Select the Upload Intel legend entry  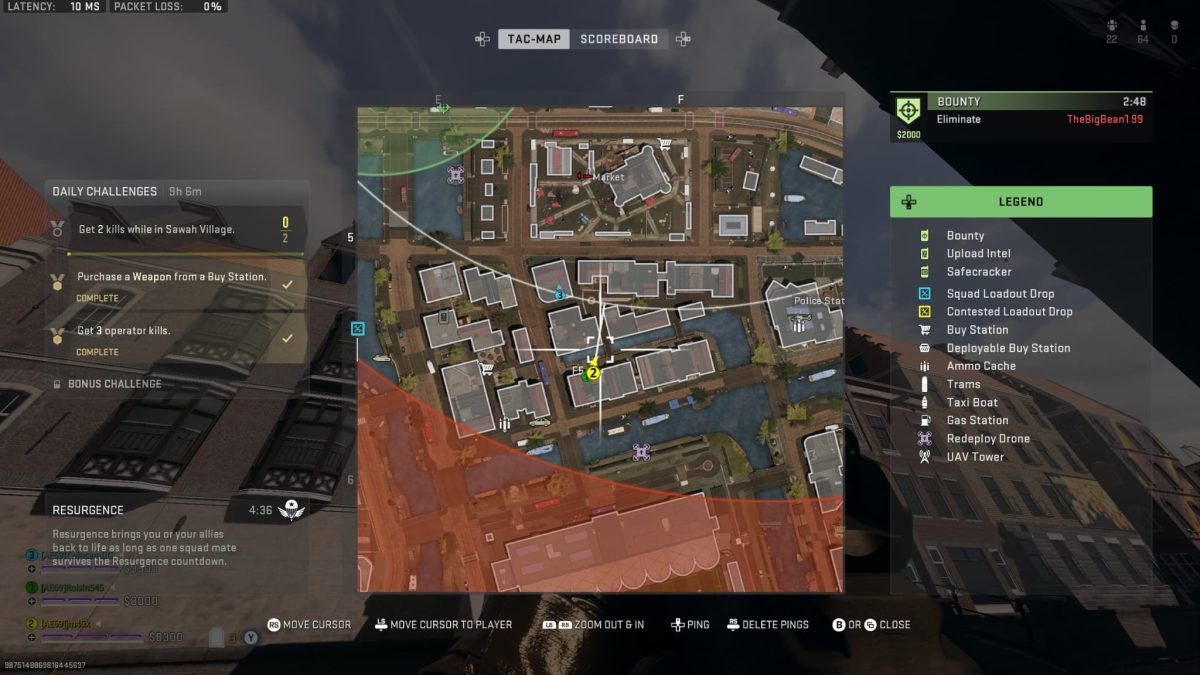(x=978, y=254)
